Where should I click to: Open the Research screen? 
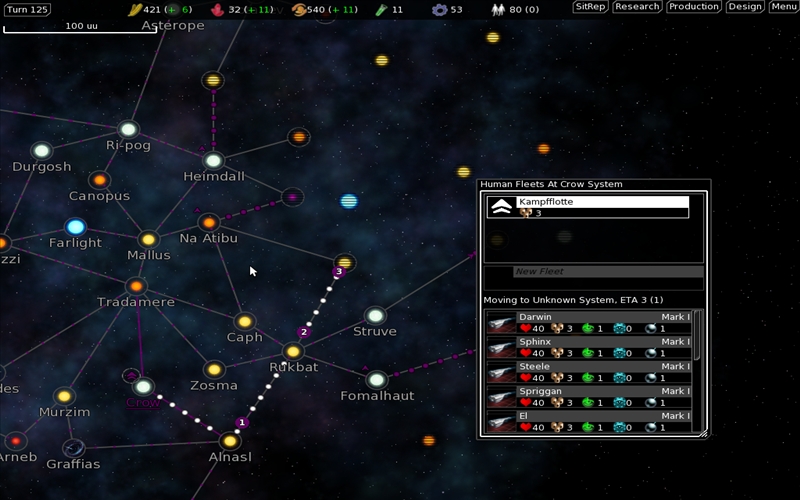[x=637, y=7]
